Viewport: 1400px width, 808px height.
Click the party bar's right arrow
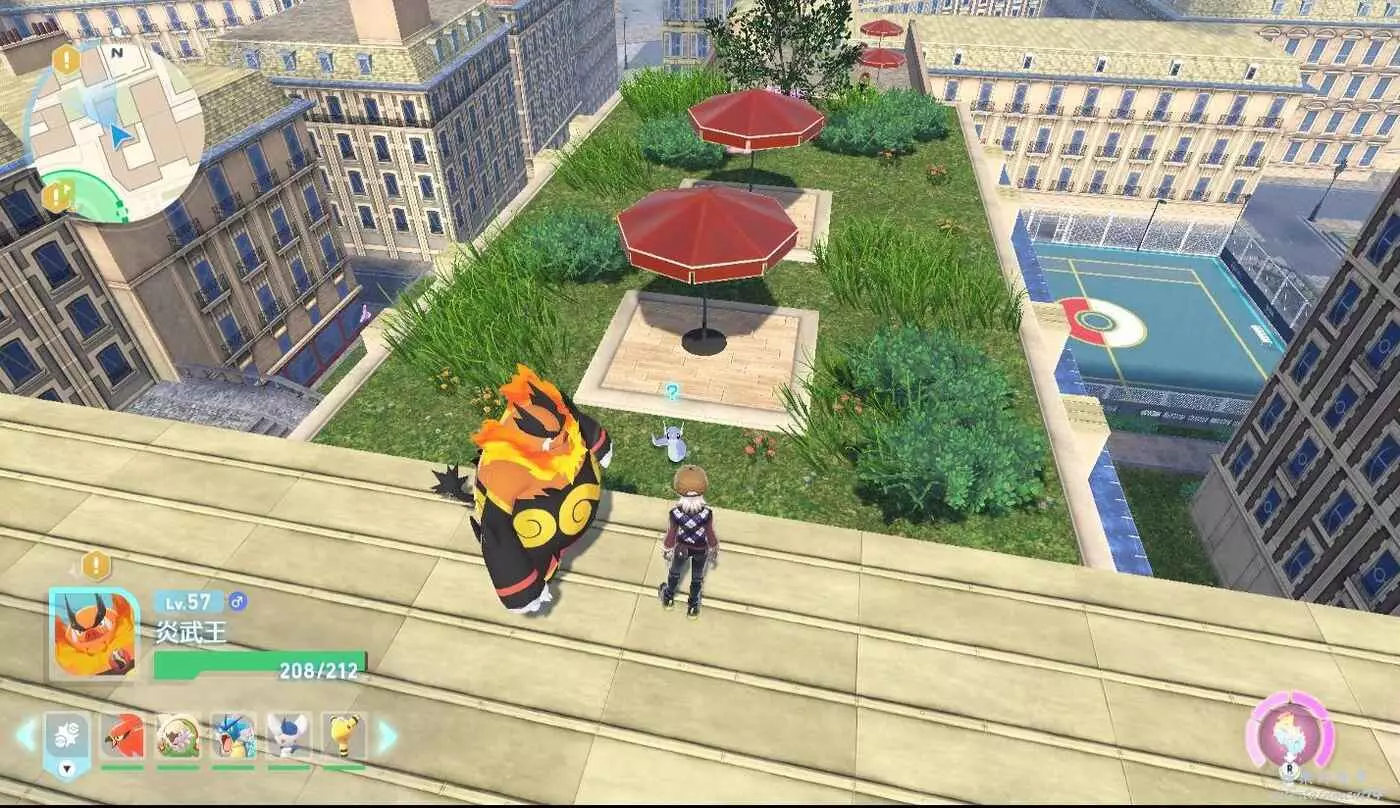tap(386, 737)
